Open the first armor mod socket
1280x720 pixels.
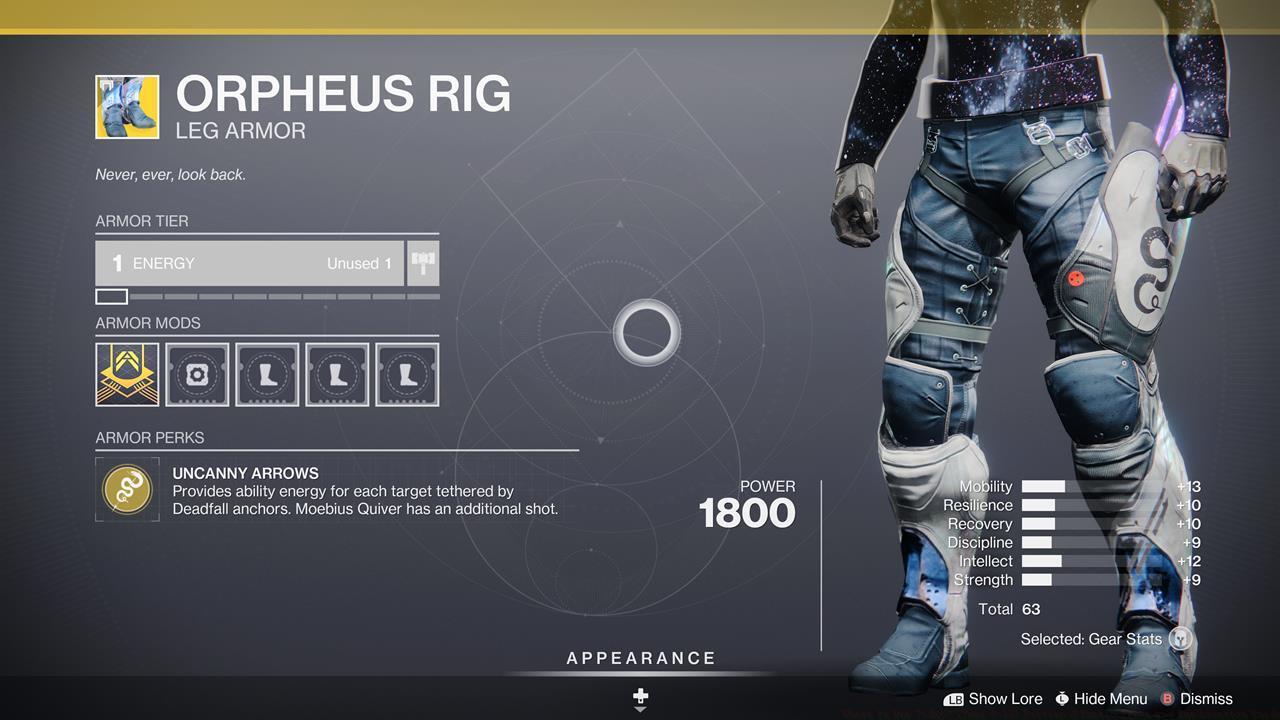point(127,374)
